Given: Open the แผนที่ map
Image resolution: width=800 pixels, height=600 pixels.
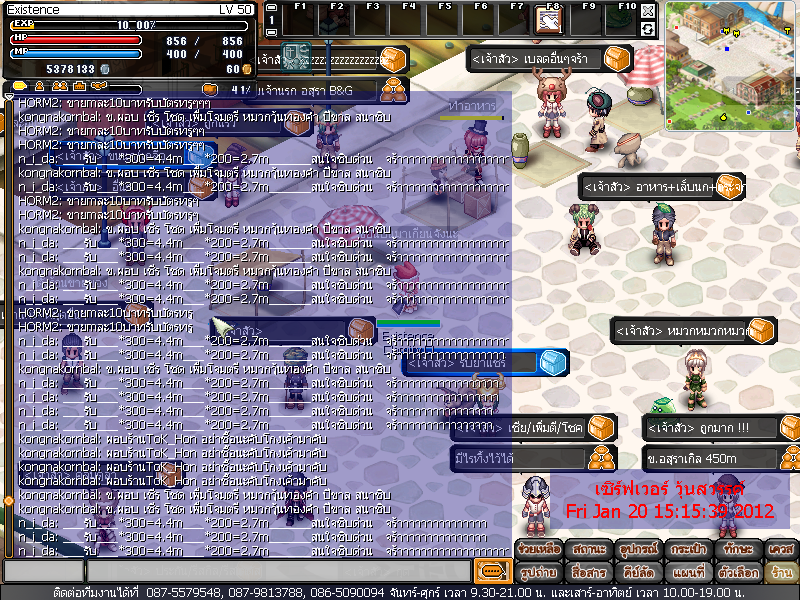Looking at the screenshot, I should (683, 573).
